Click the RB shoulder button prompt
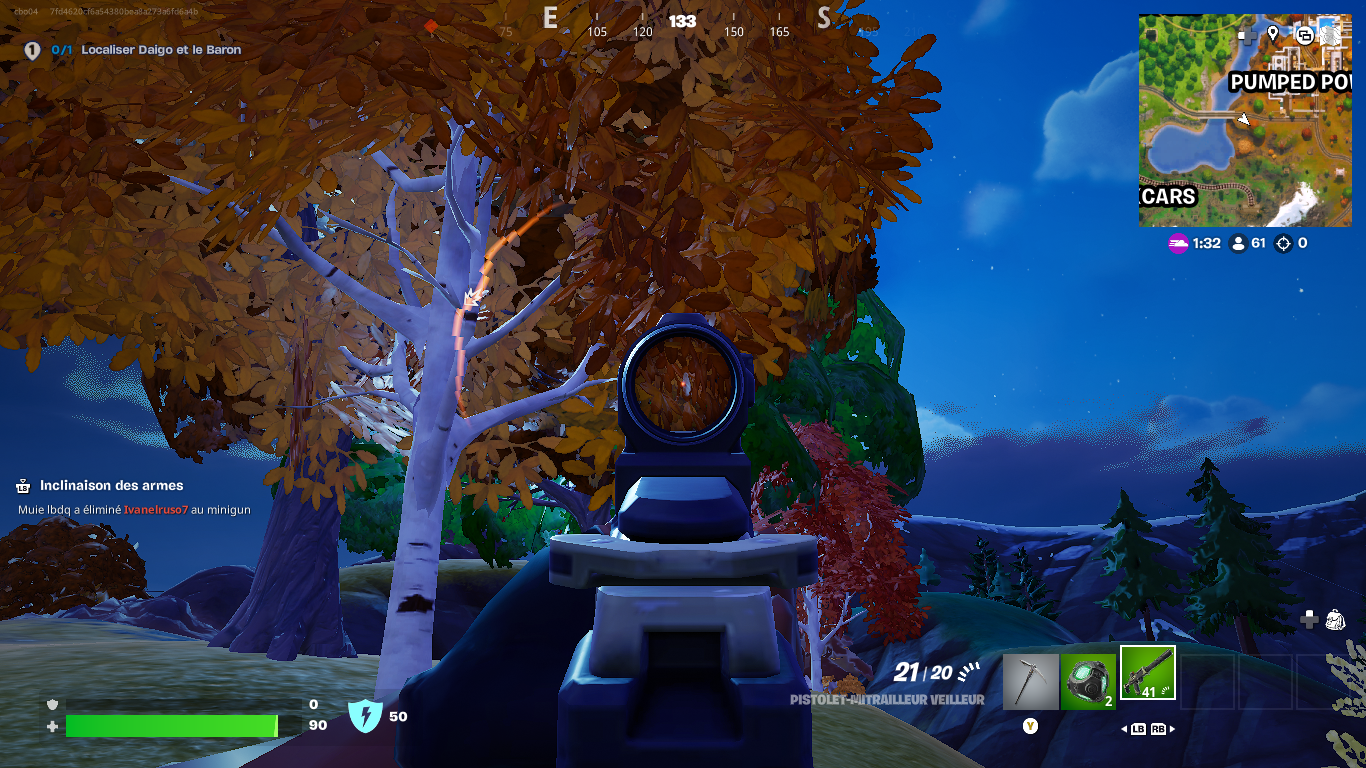The height and width of the screenshot is (768, 1366). (x=1158, y=729)
